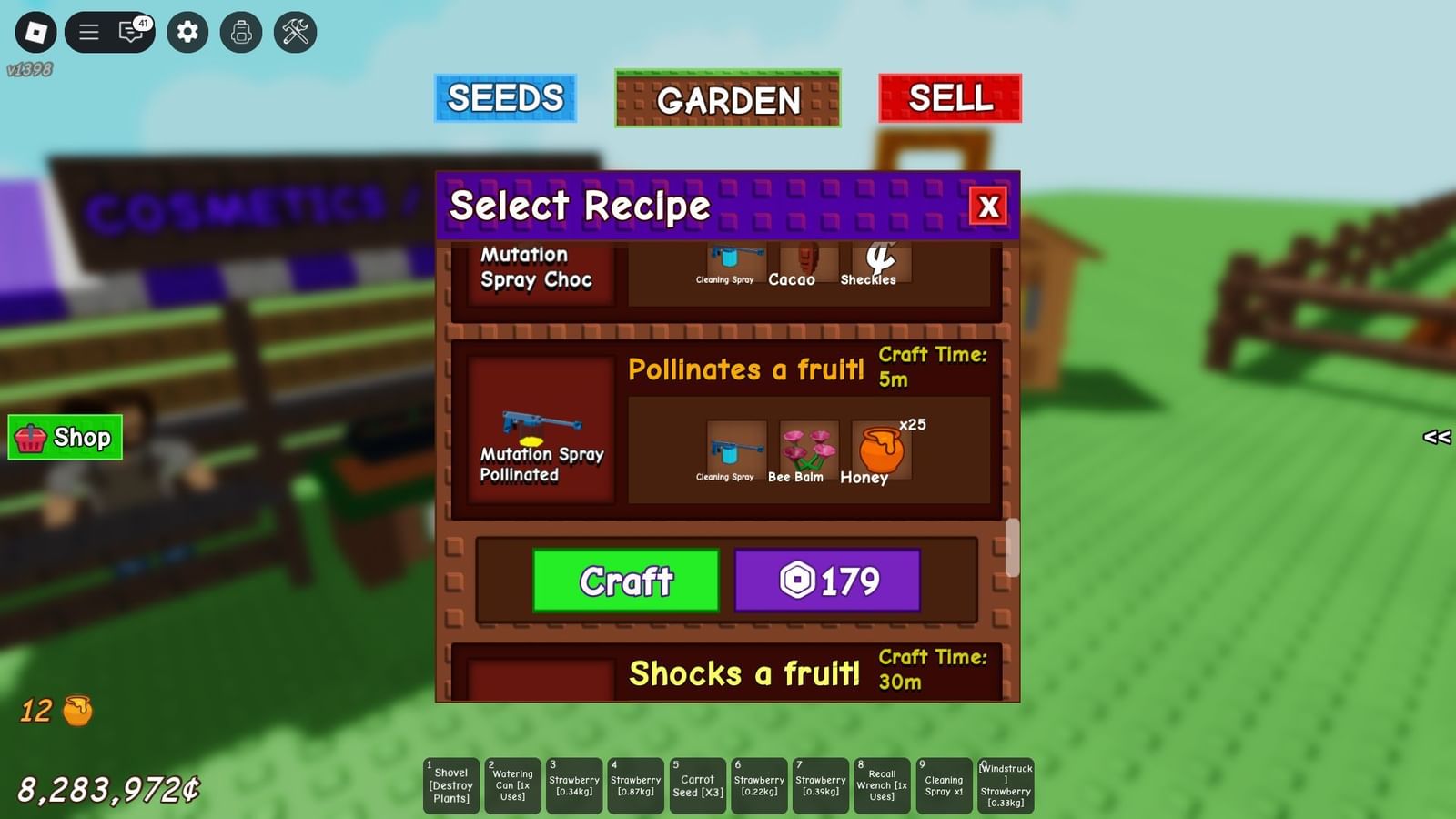Open the Shop
The width and height of the screenshot is (1456, 819).
coord(64,438)
